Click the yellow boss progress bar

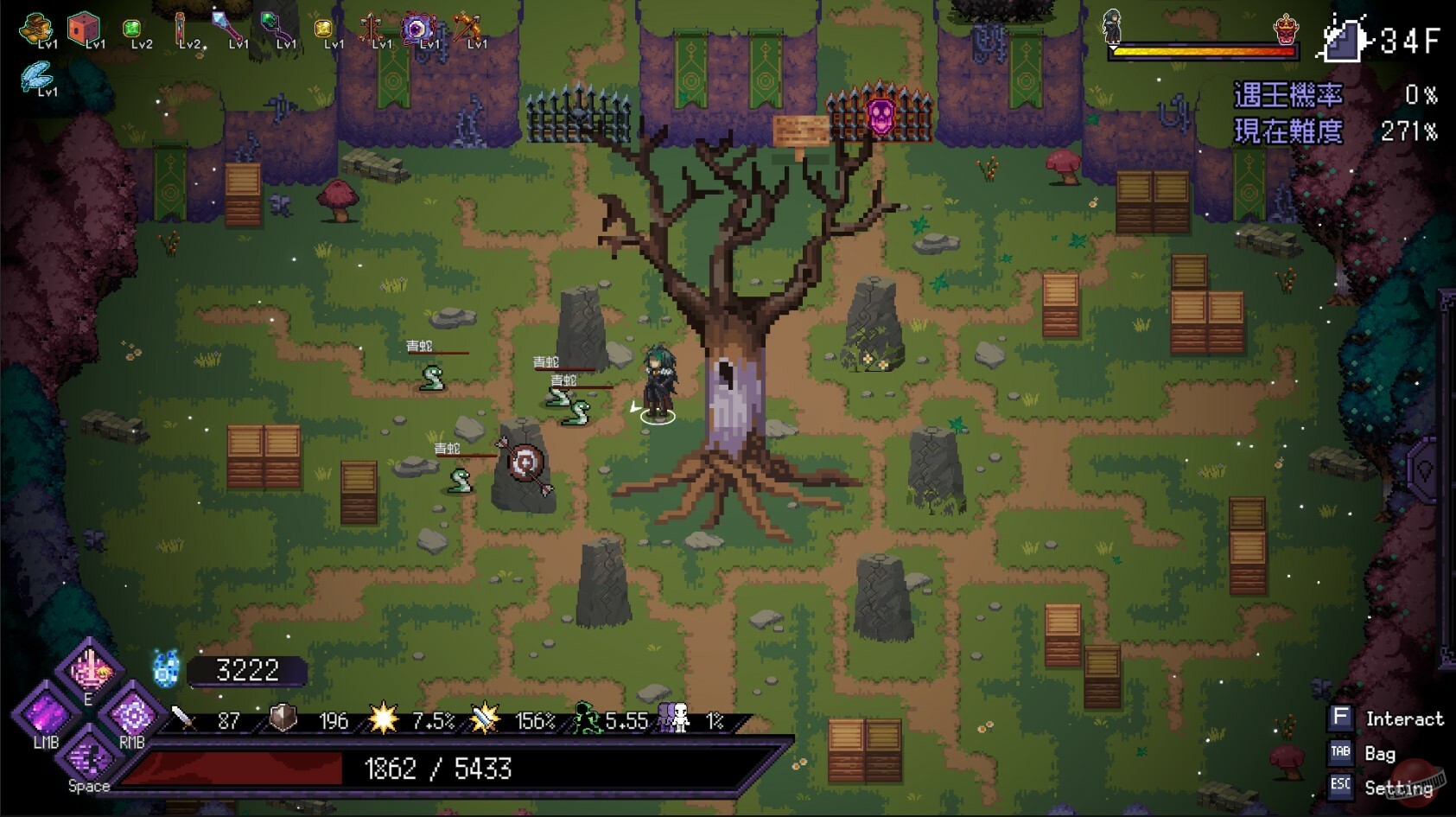[x=1201, y=50]
